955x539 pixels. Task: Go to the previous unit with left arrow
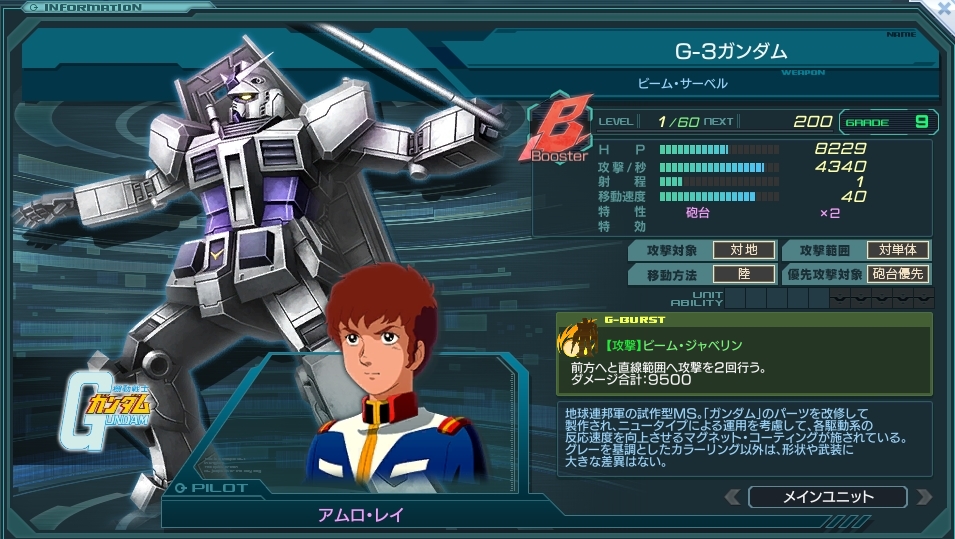tap(733, 497)
